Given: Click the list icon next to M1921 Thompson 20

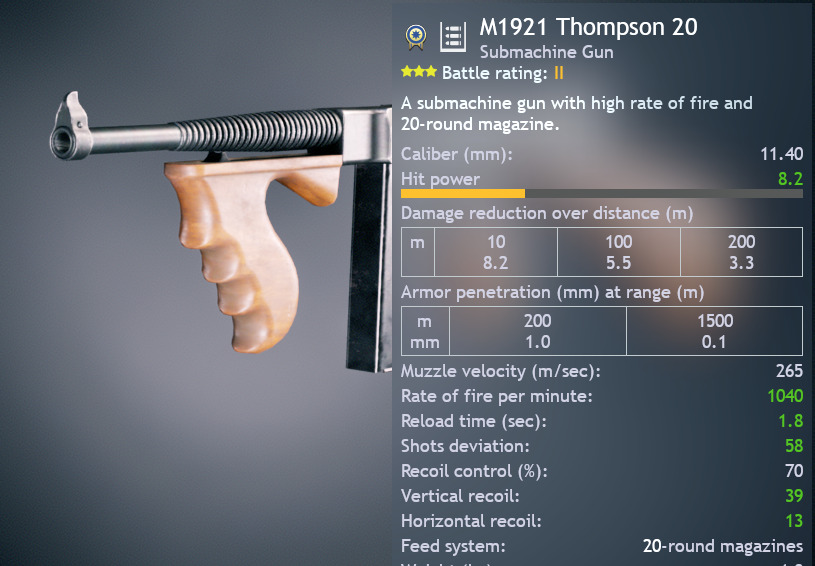Looking at the screenshot, I should [x=453, y=37].
